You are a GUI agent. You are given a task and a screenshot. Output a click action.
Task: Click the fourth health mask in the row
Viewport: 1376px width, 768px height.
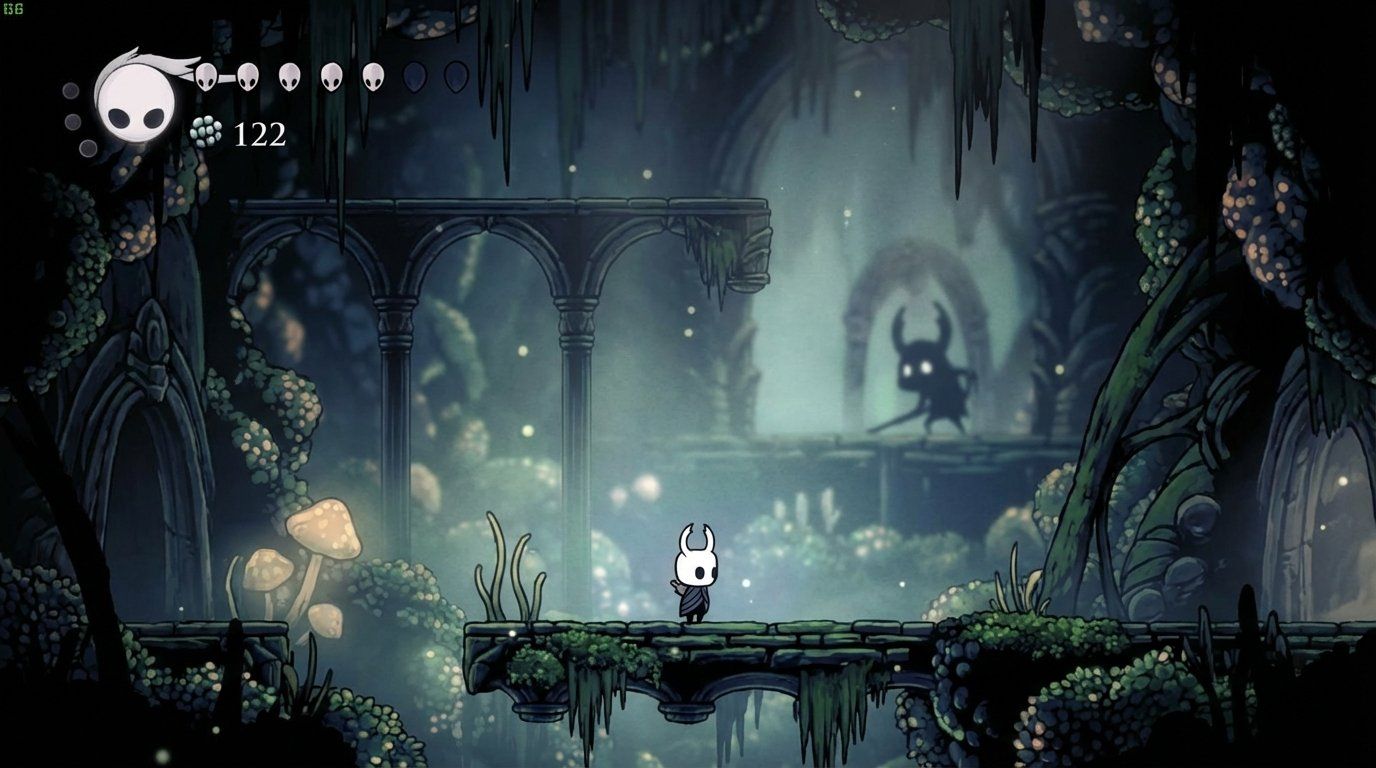pyautogui.click(x=330, y=75)
